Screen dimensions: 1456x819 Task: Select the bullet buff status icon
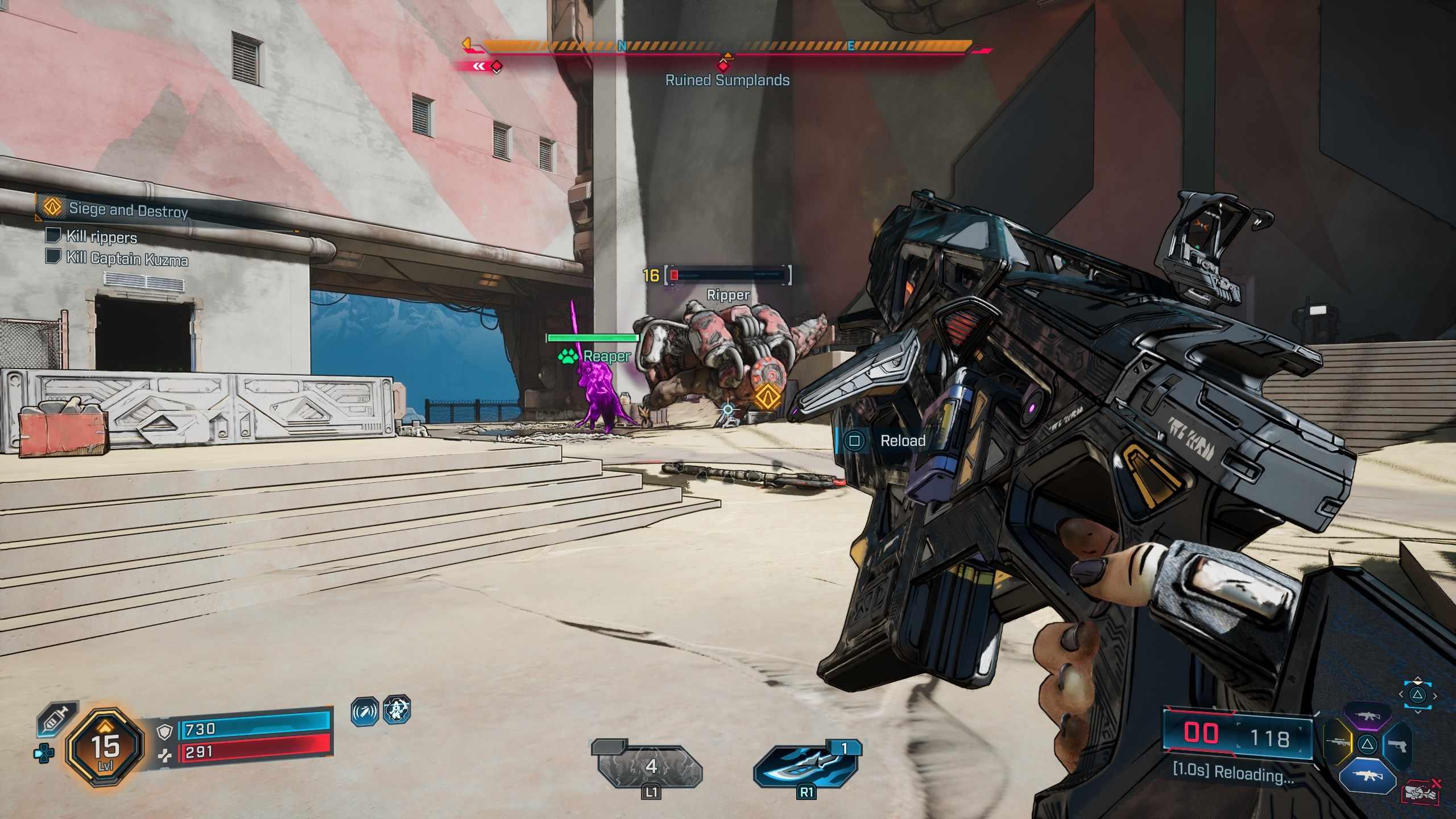(x=365, y=712)
